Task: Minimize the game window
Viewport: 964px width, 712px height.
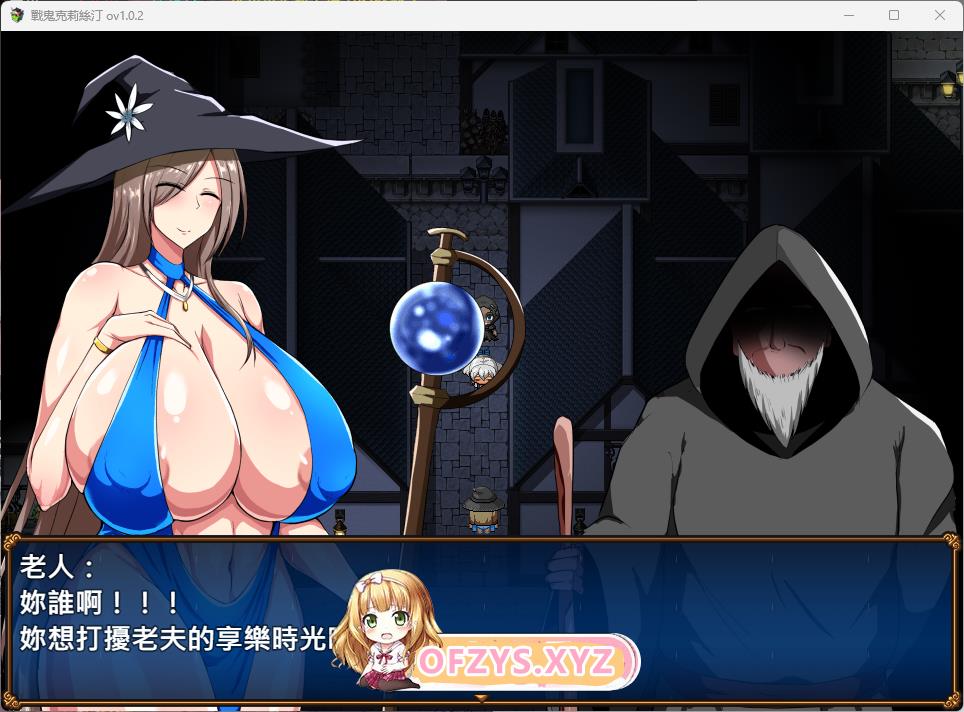Action: [849, 15]
